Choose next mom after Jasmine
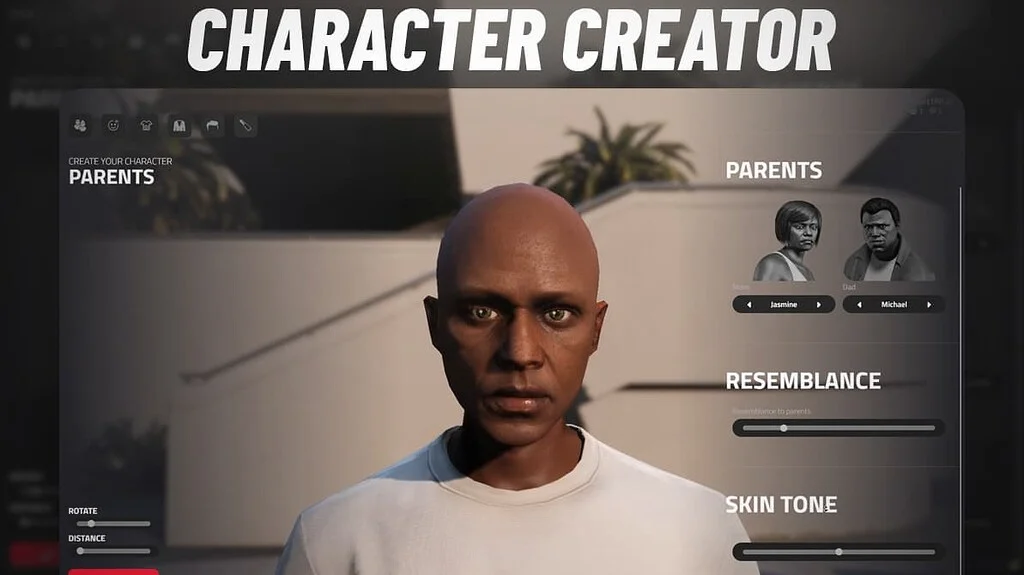1024x575 pixels. pos(820,304)
